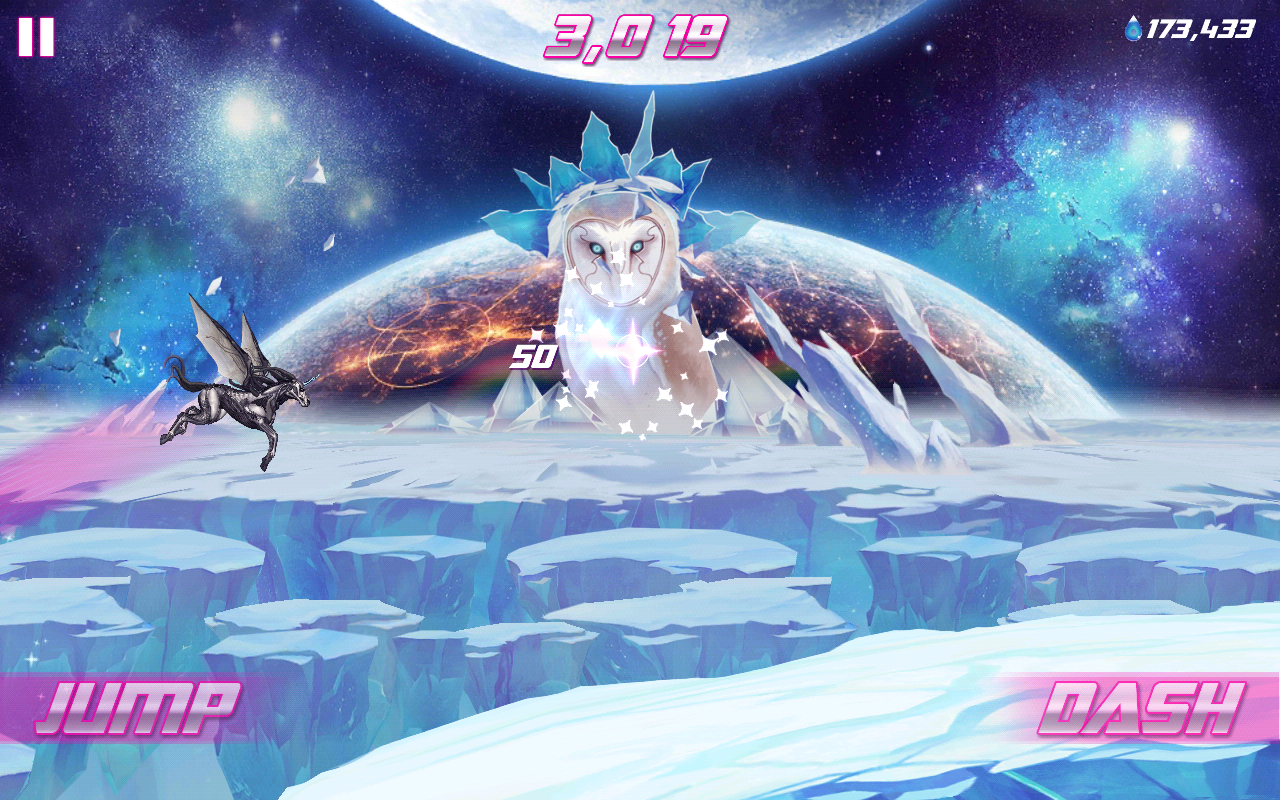The image size is (1280, 800).
Task: Click the giant owl boss face
Action: click(x=615, y=250)
